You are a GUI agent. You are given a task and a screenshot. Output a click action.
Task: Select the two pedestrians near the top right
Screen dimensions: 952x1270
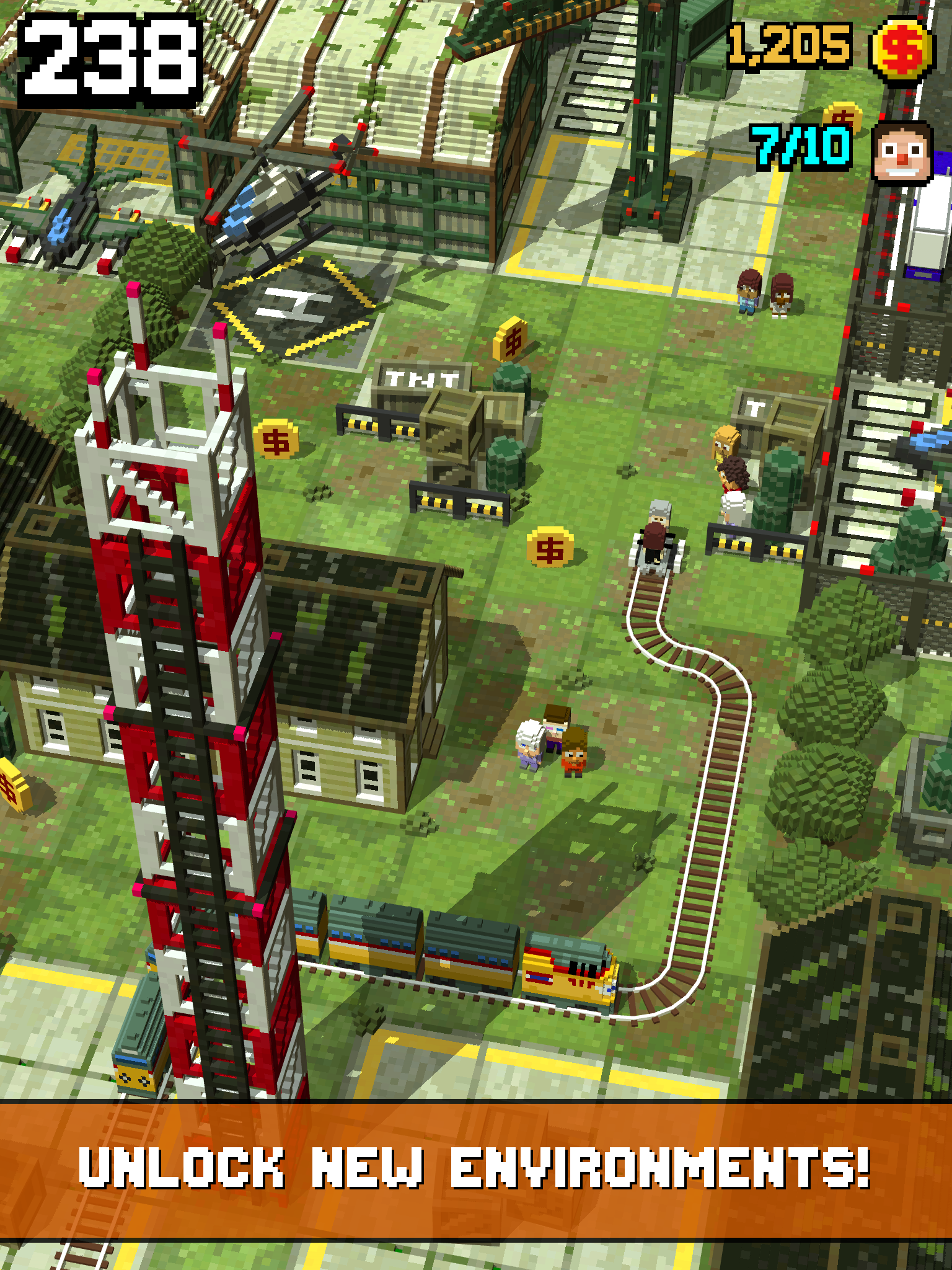click(x=764, y=291)
